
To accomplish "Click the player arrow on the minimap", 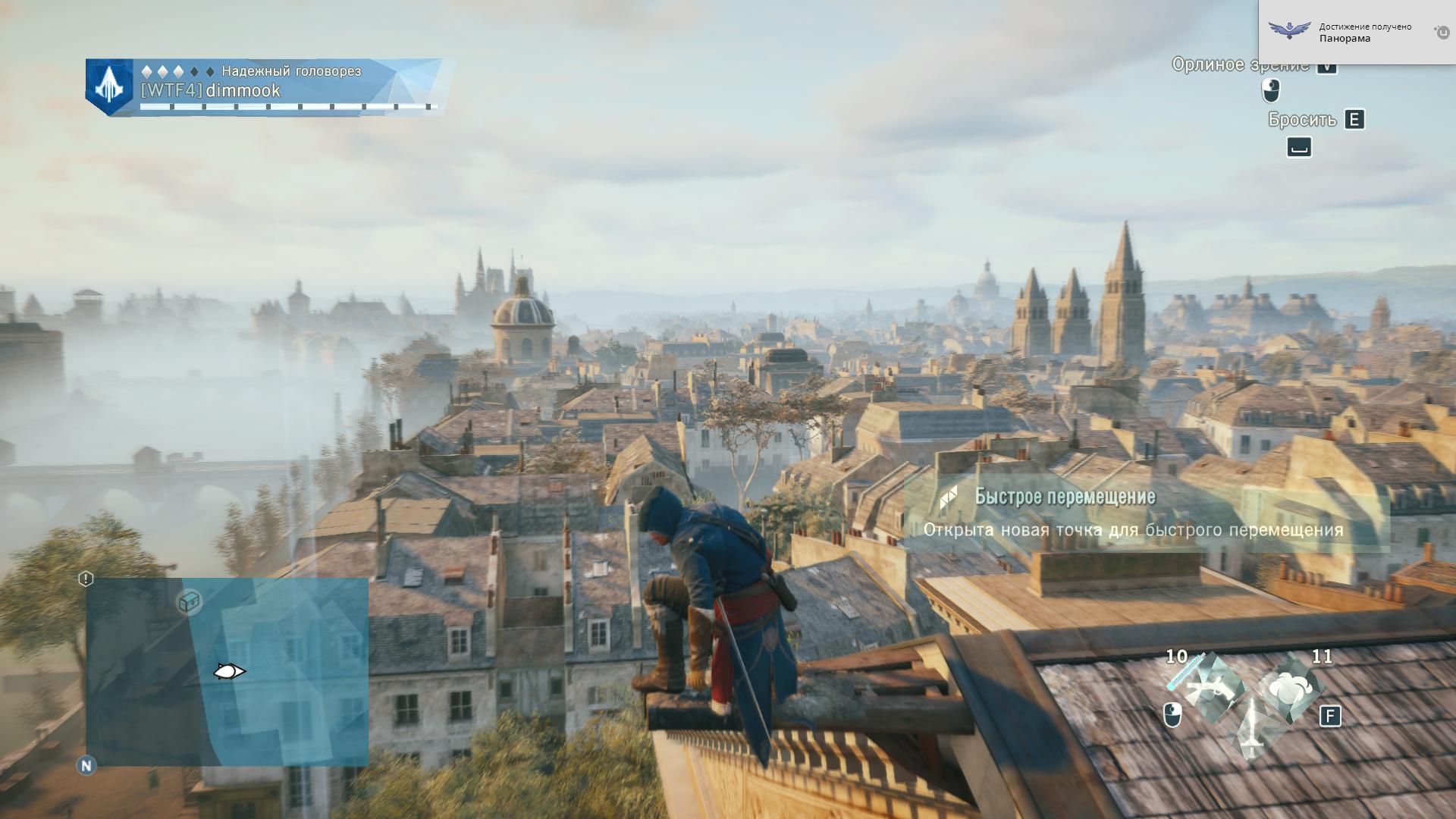I will click(x=229, y=671).
